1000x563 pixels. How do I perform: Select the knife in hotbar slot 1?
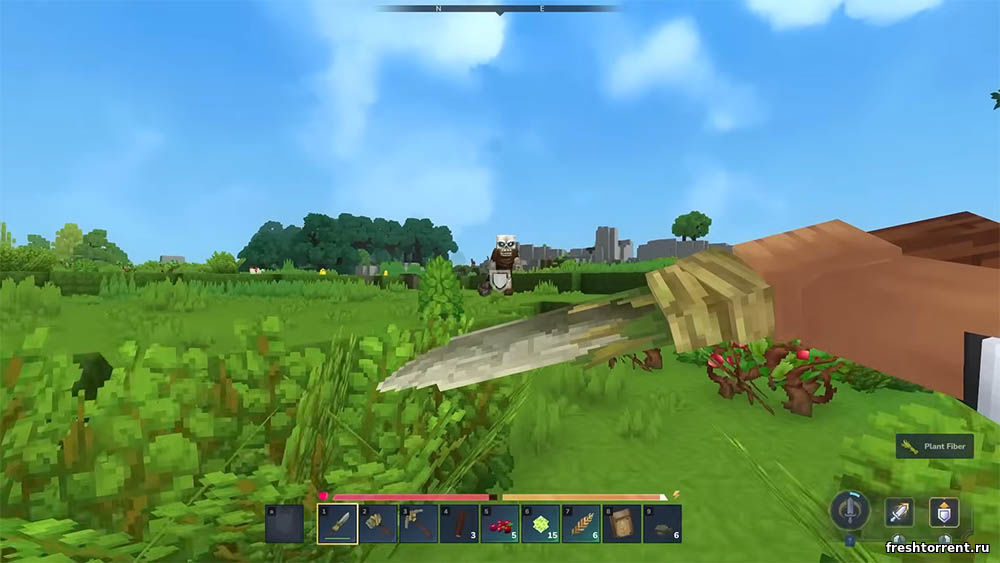(338, 523)
